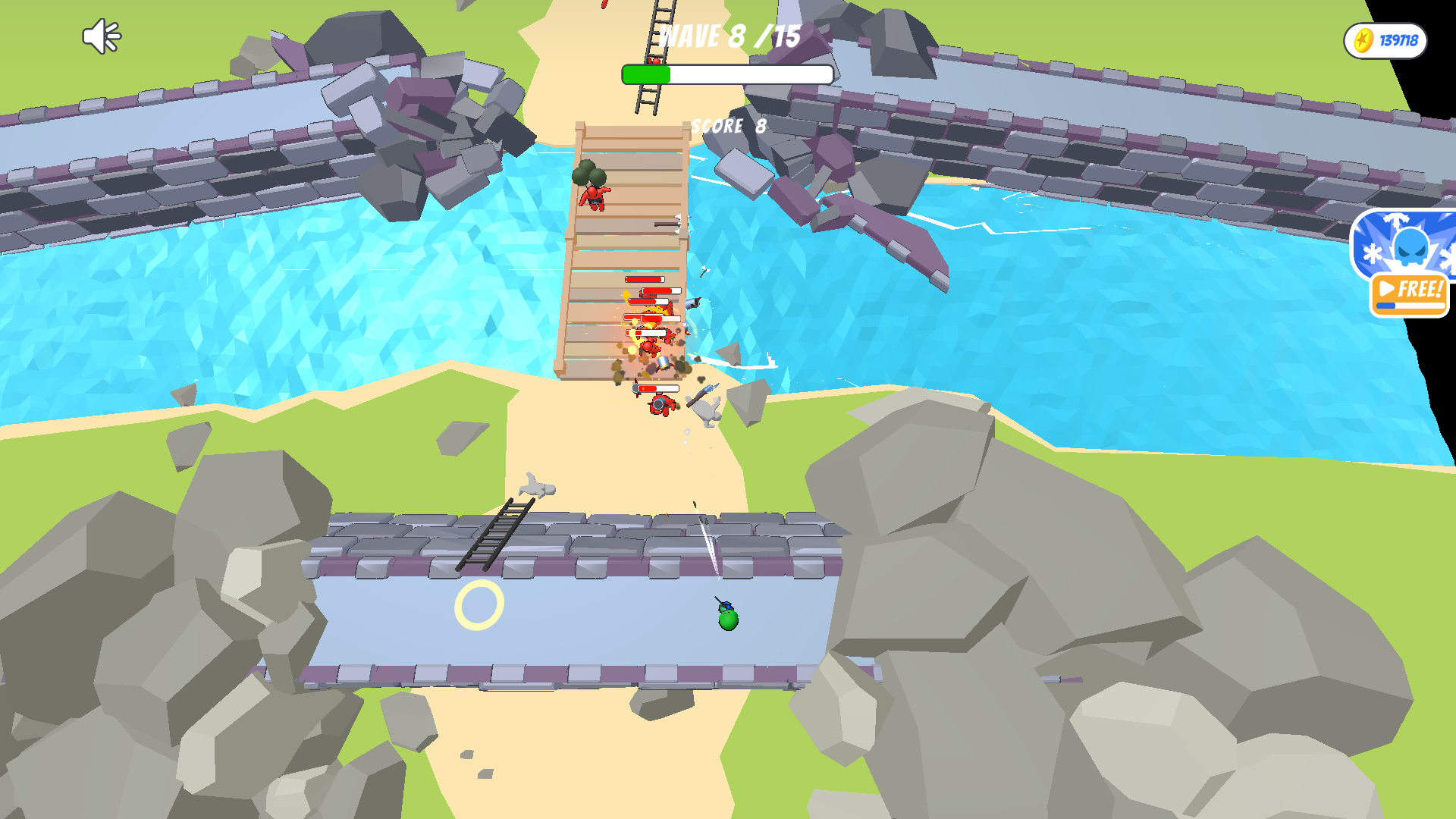Select a red enemy on the bridge
The height and width of the screenshot is (819, 1456).
(x=595, y=199)
